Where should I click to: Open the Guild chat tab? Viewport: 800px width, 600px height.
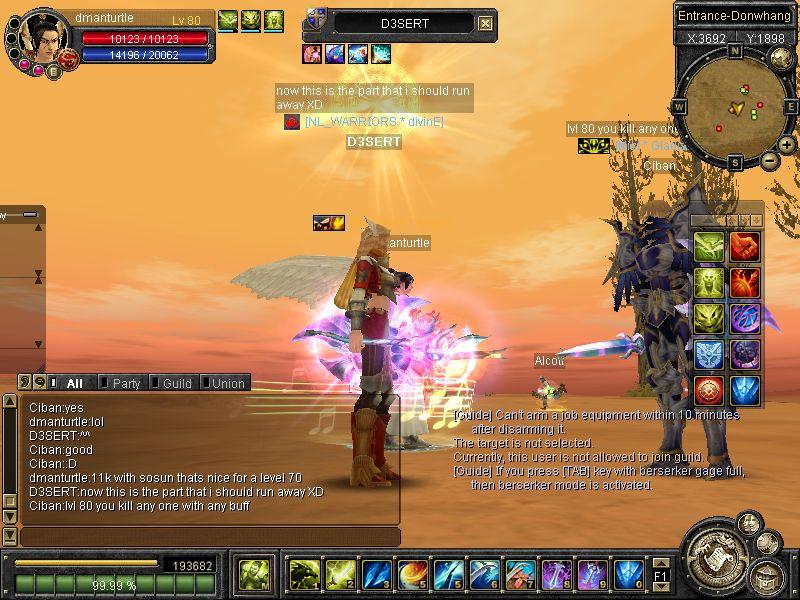[176, 383]
